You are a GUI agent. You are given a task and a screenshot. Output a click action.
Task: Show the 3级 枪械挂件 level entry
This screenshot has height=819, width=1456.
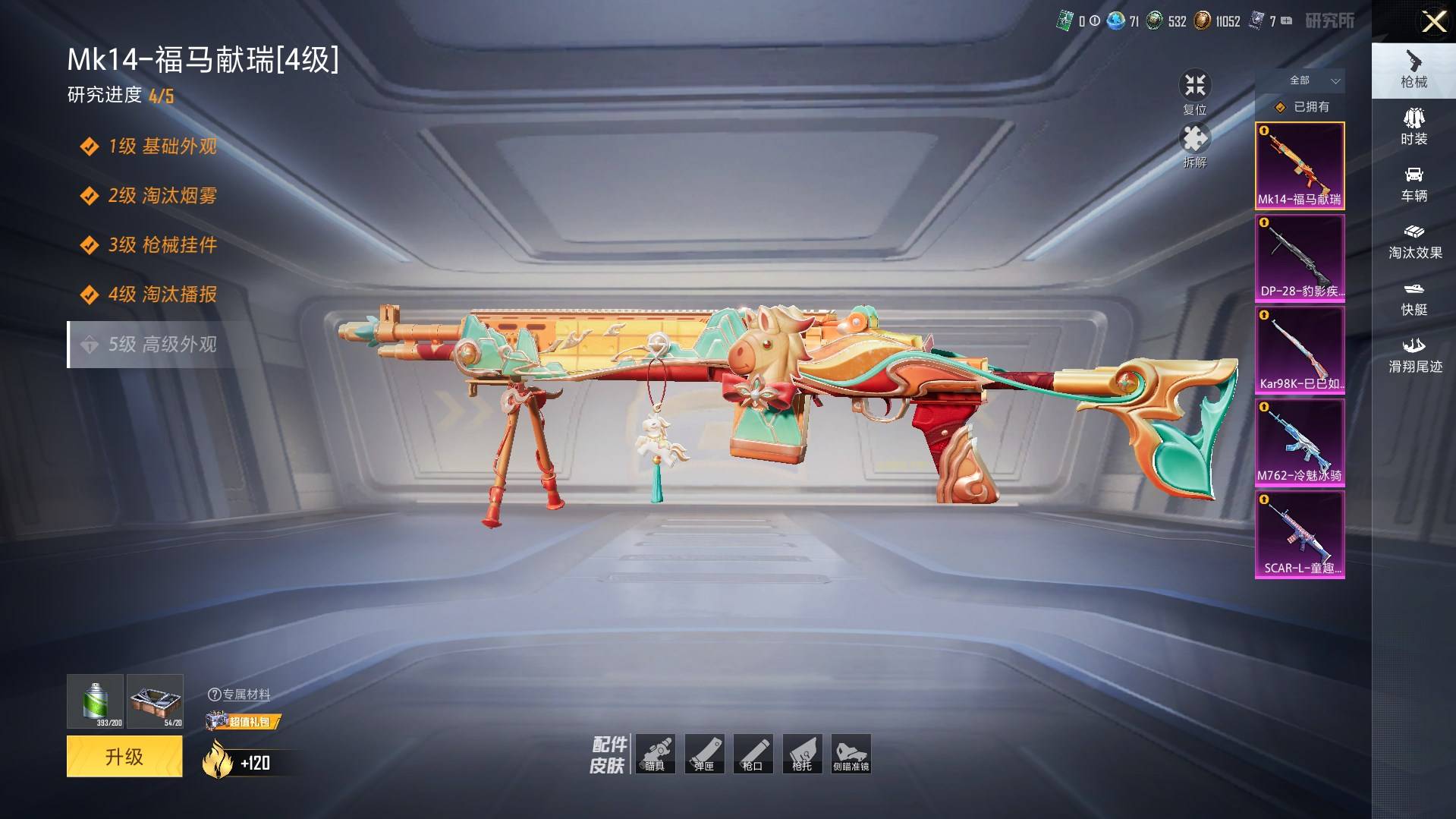[x=162, y=245]
